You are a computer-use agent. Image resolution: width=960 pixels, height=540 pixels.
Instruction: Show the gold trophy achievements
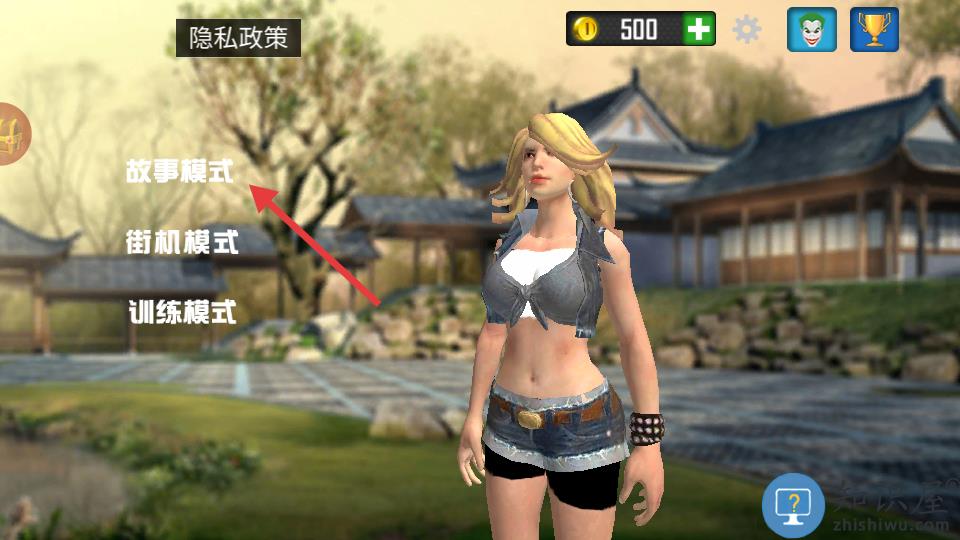coord(874,29)
